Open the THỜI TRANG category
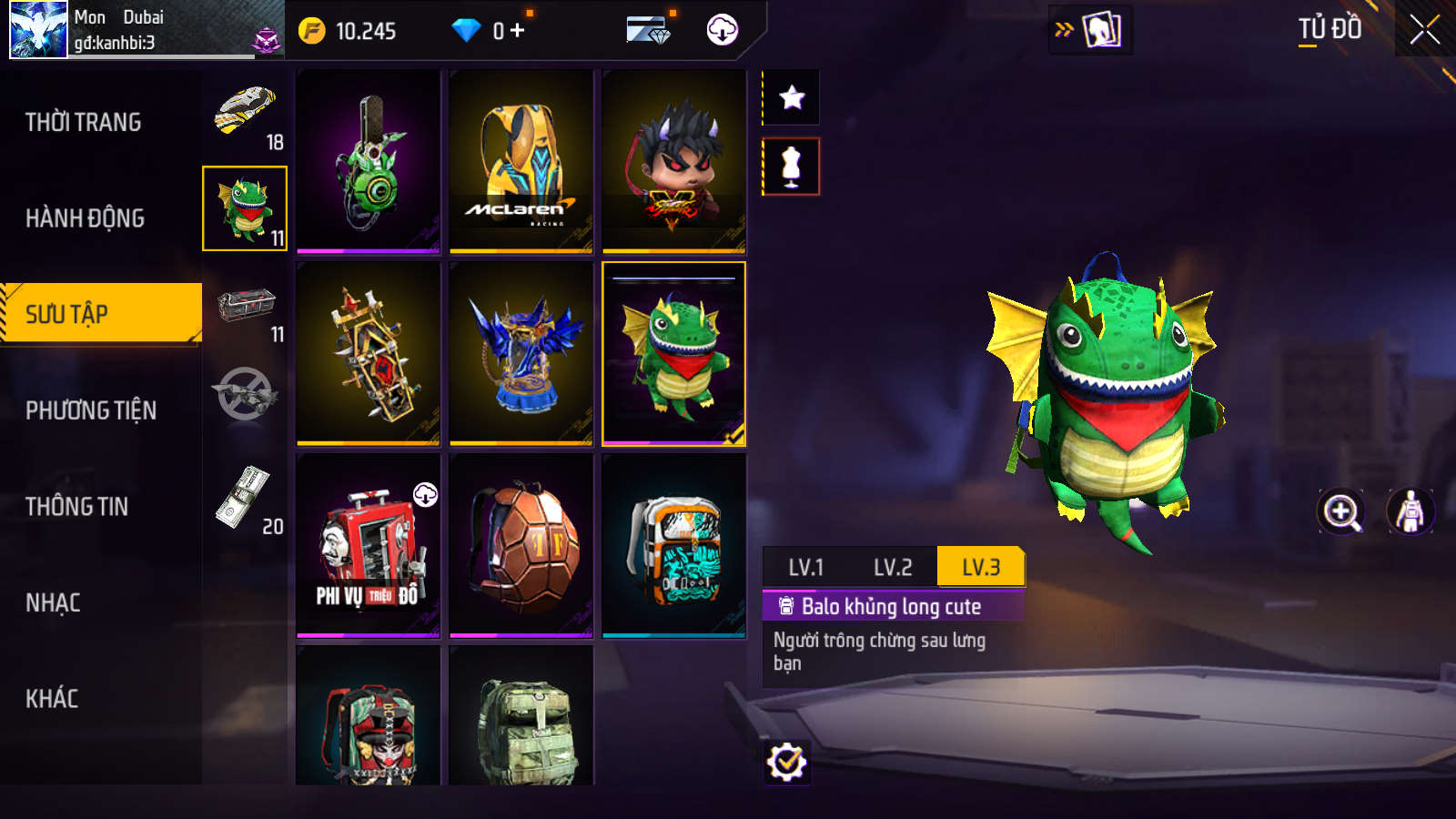The image size is (1456, 819). point(84,122)
